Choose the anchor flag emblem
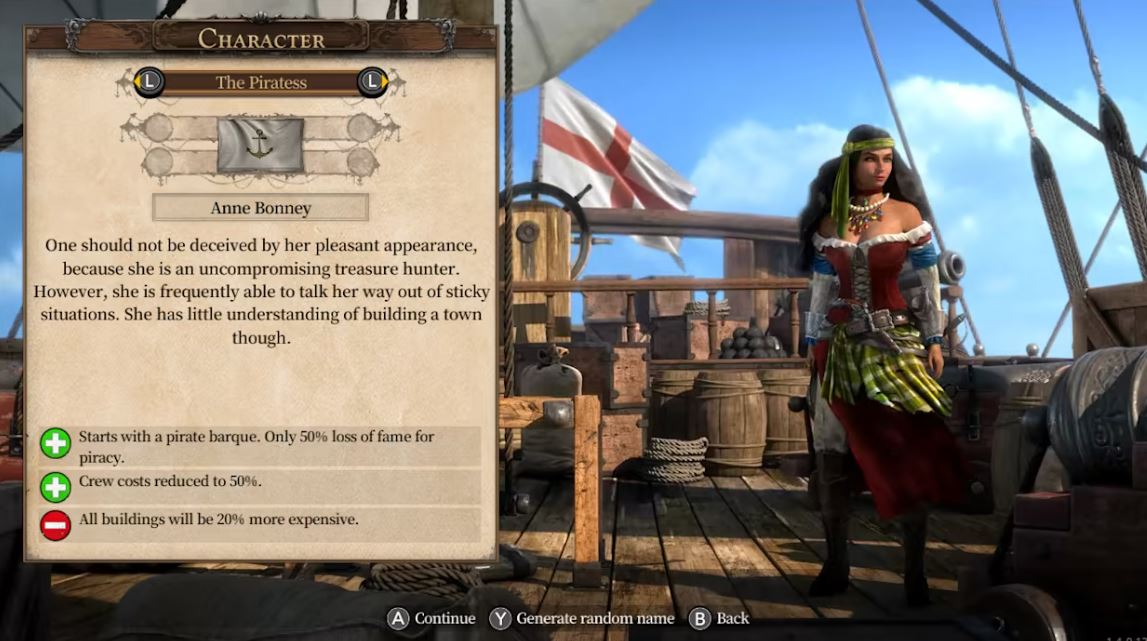This screenshot has width=1147, height=641. click(x=260, y=145)
